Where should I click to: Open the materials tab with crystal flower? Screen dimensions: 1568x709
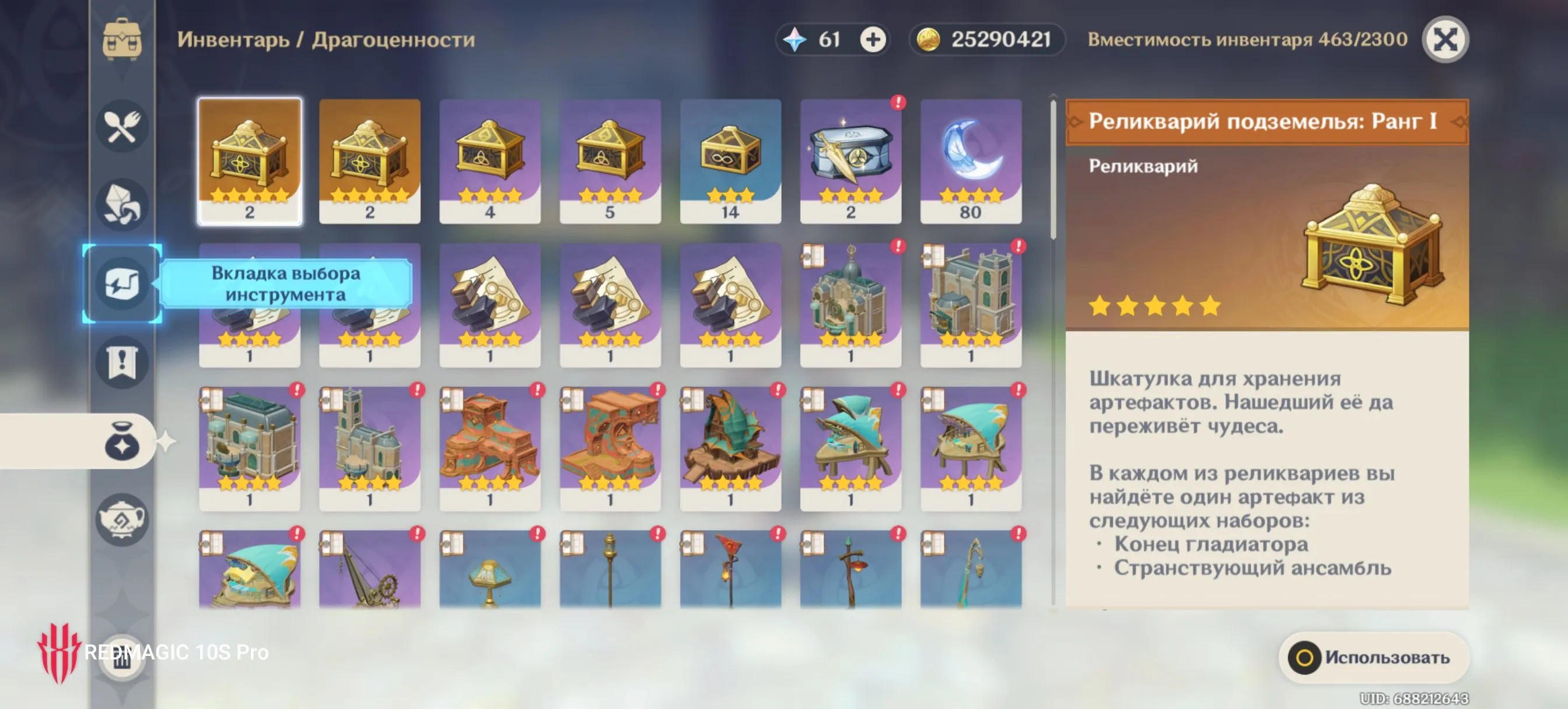tap(122, 205)
